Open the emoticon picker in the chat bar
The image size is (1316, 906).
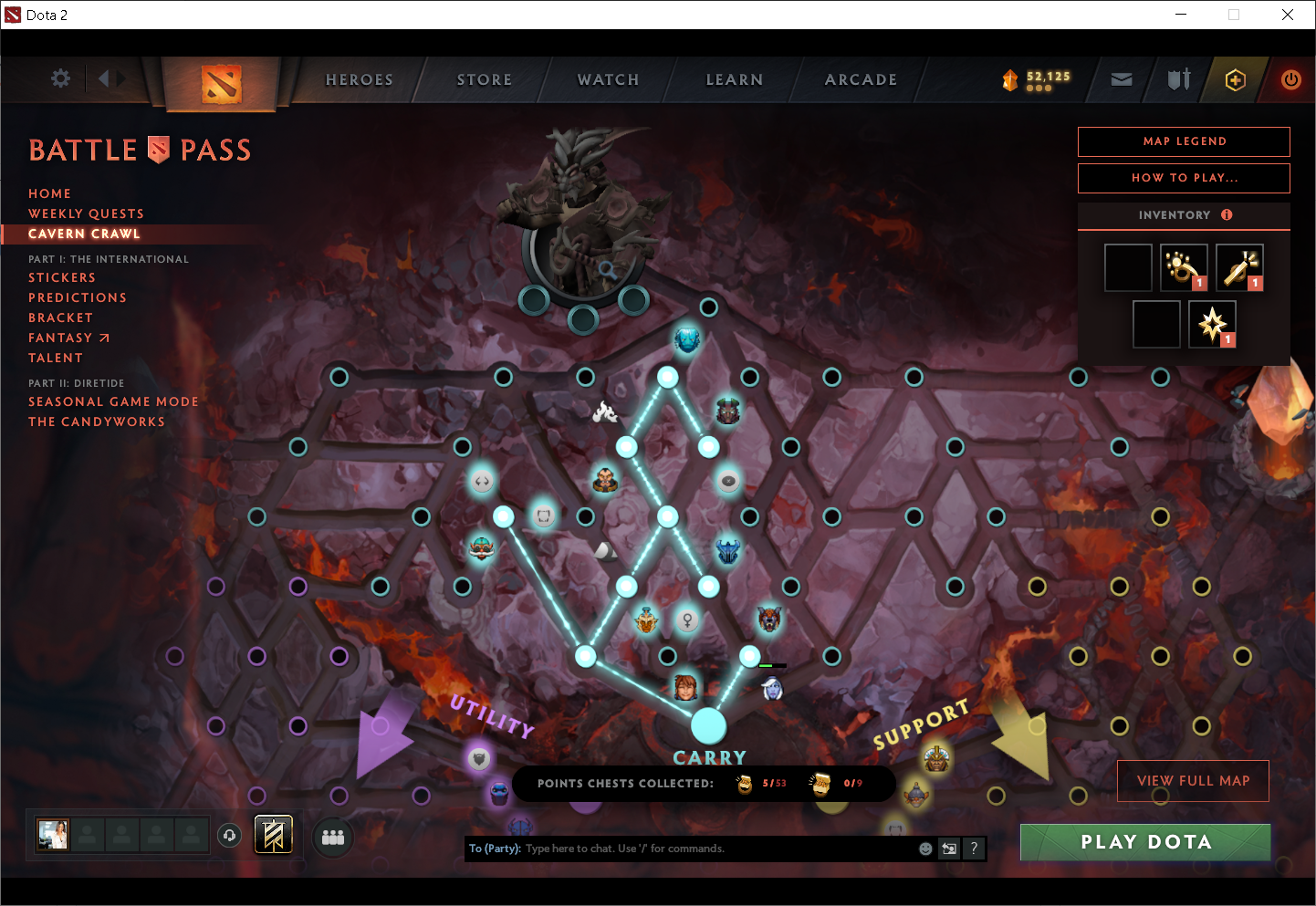tap(925, 849)
